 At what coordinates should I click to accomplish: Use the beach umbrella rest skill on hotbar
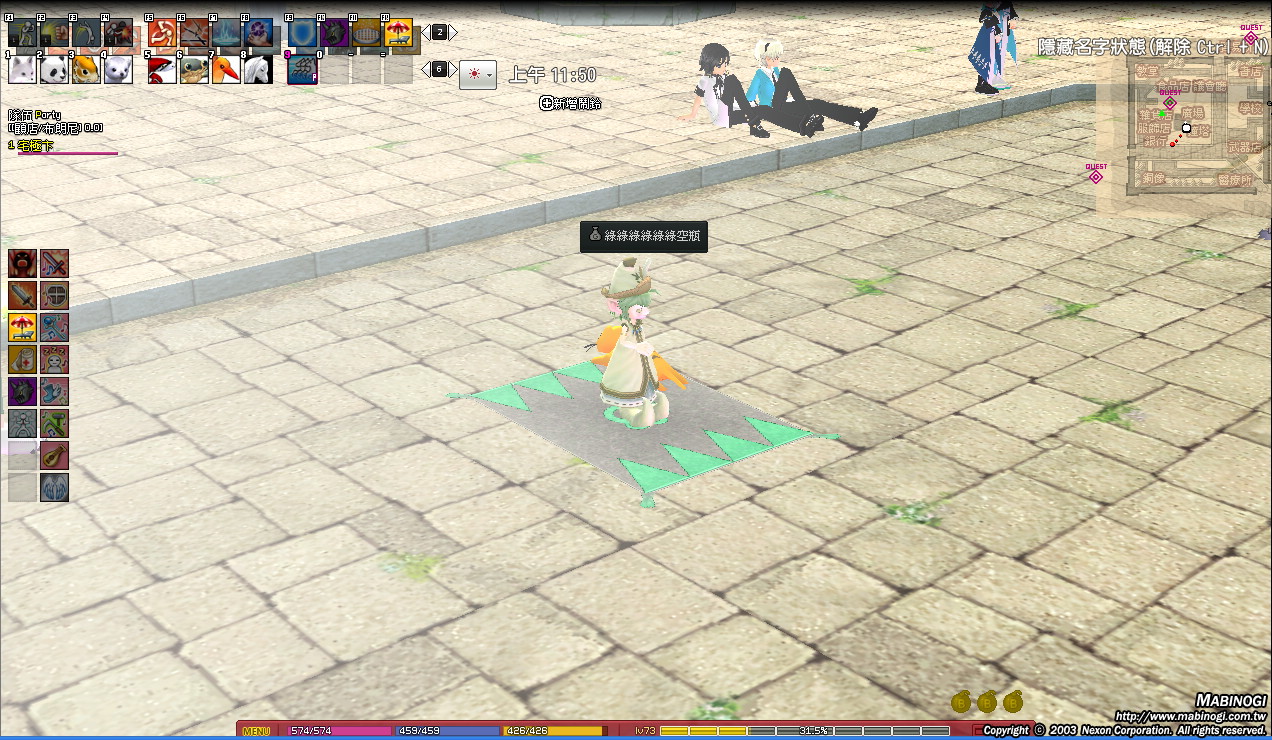coord(399,33)
